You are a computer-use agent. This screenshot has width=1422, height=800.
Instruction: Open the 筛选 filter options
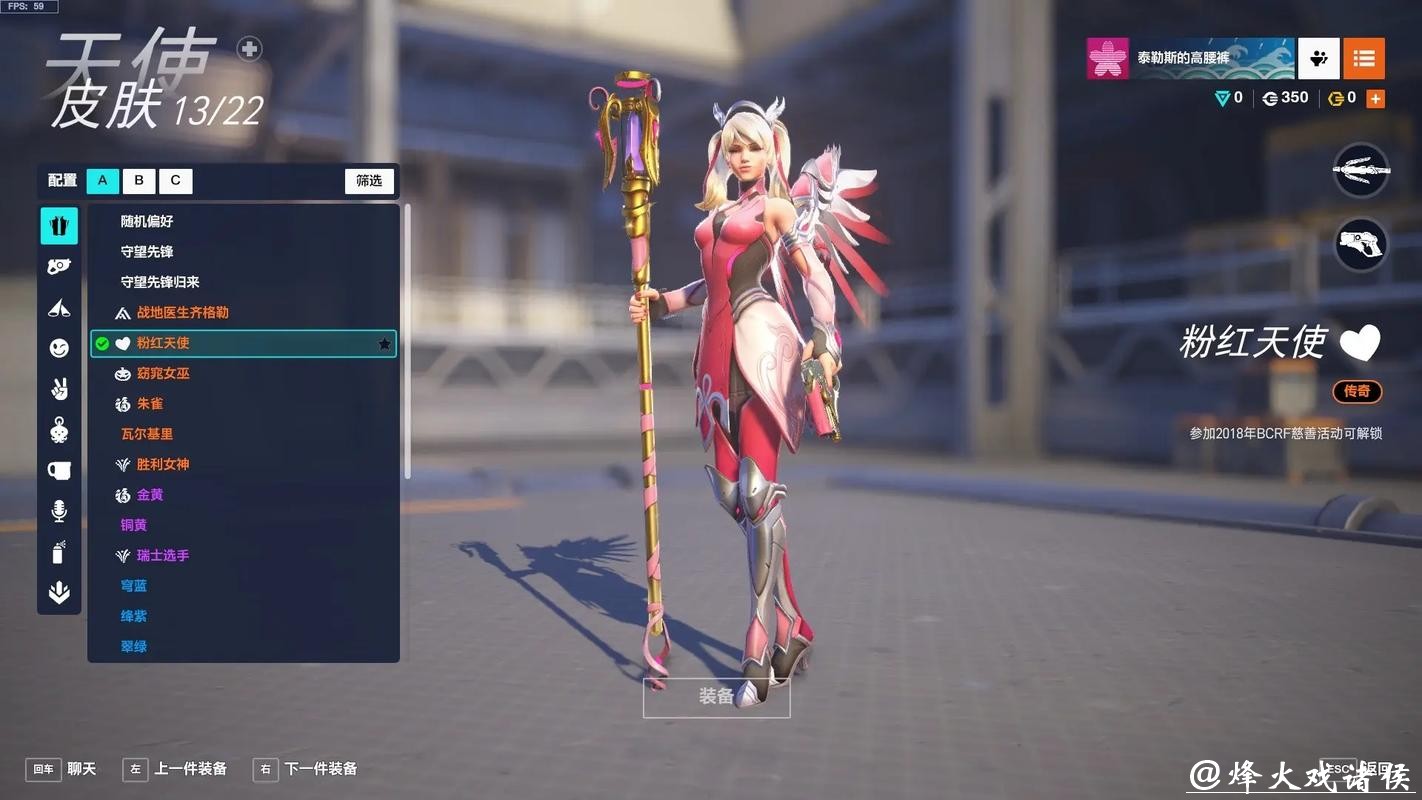point(369,181)
